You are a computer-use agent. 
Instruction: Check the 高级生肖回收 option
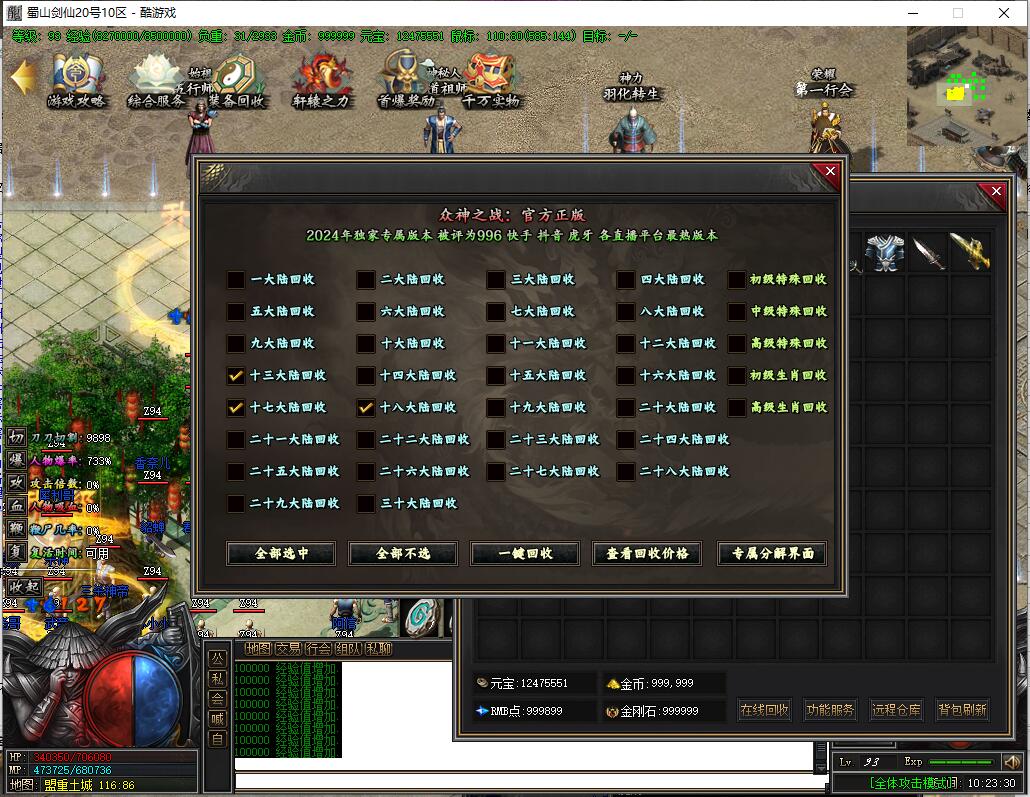pos(737,408)
